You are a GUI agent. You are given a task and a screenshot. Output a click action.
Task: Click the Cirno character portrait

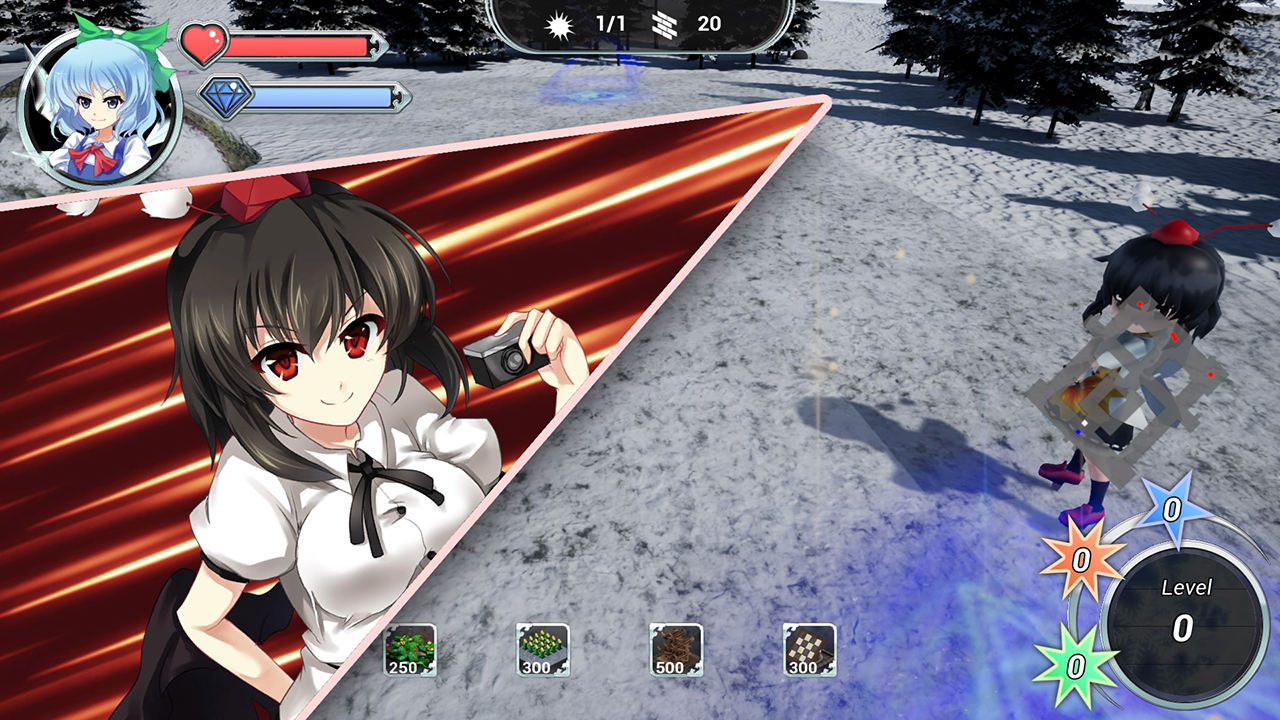point(100,107)
